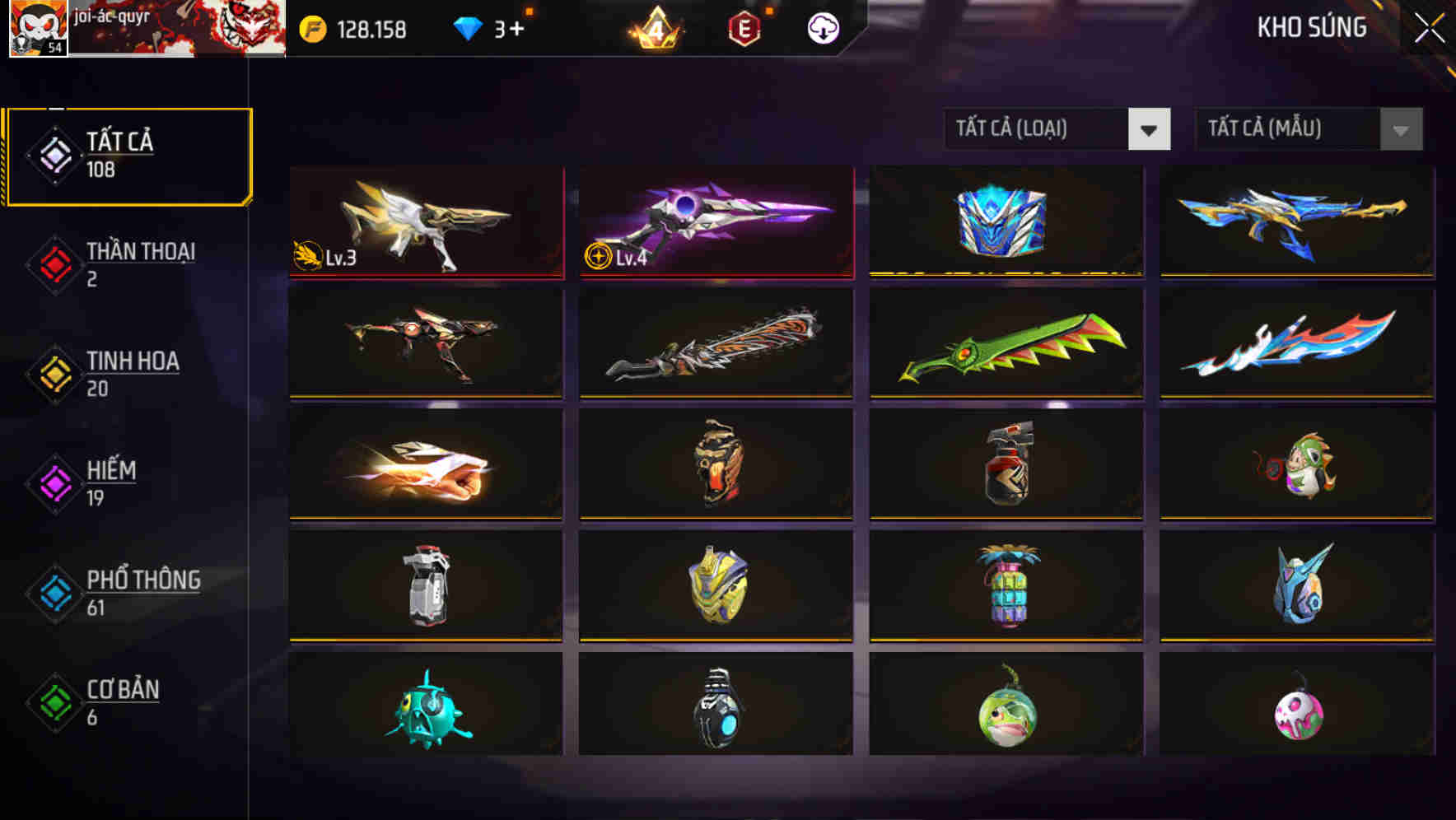The image size is (1456, 820).
Task: Click the player avatar showing level 54
Action: pos(35,29)
